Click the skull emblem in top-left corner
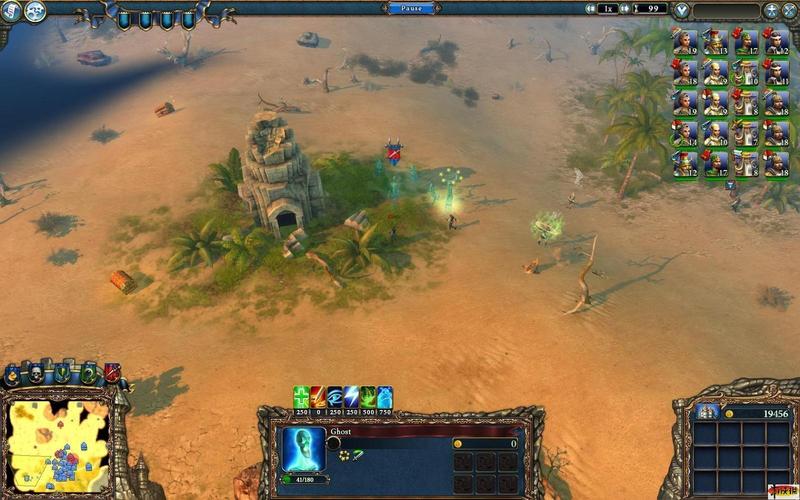800x500 pixels. (34, 11)
